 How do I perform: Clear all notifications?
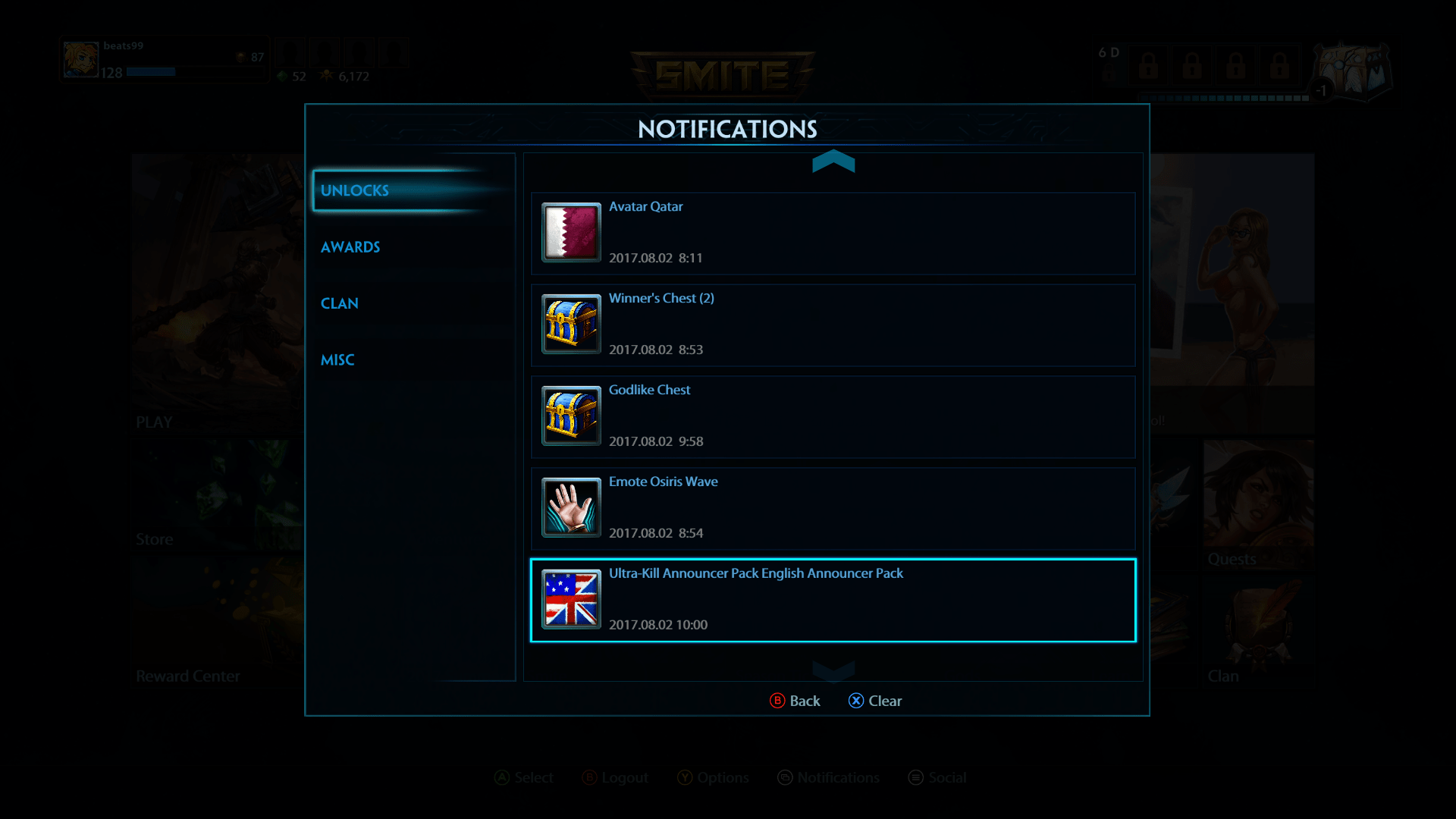(875, 701)
